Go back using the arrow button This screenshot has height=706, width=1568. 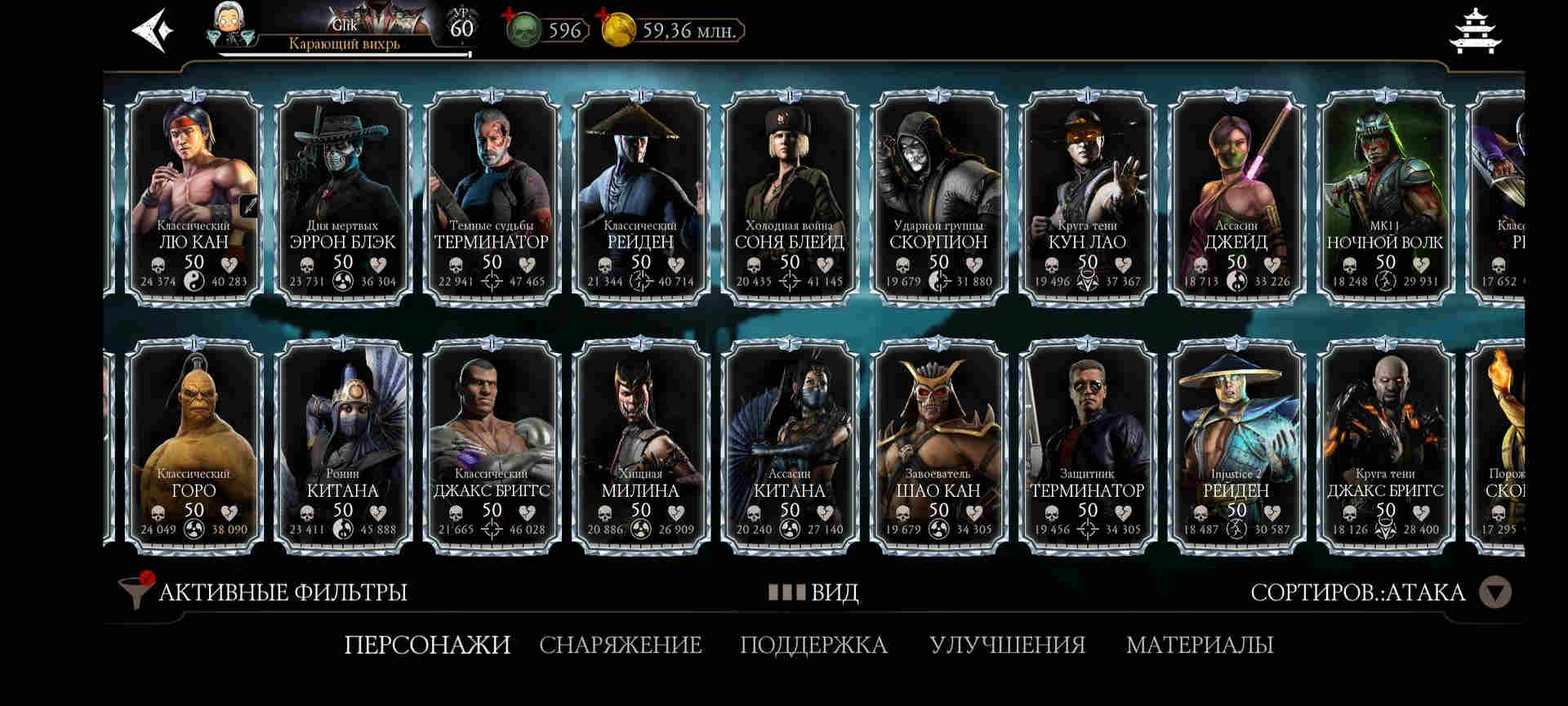pos(154,31)
